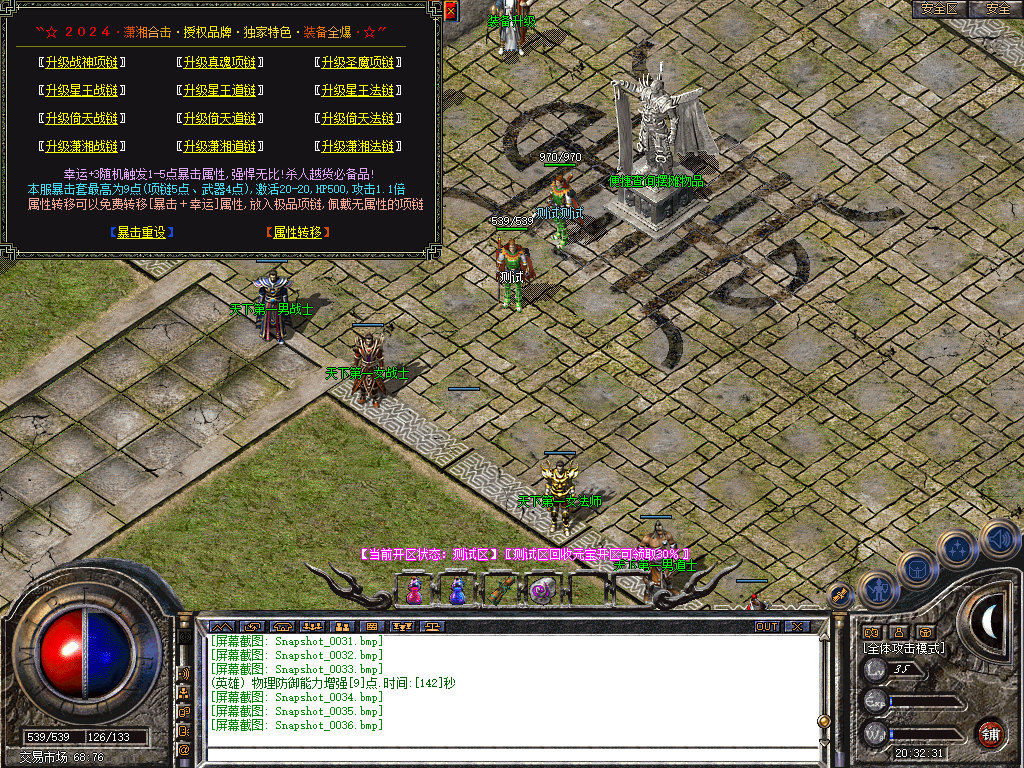
Task: Choose 升级星王道链 upgrade
Action: [219, 90]
